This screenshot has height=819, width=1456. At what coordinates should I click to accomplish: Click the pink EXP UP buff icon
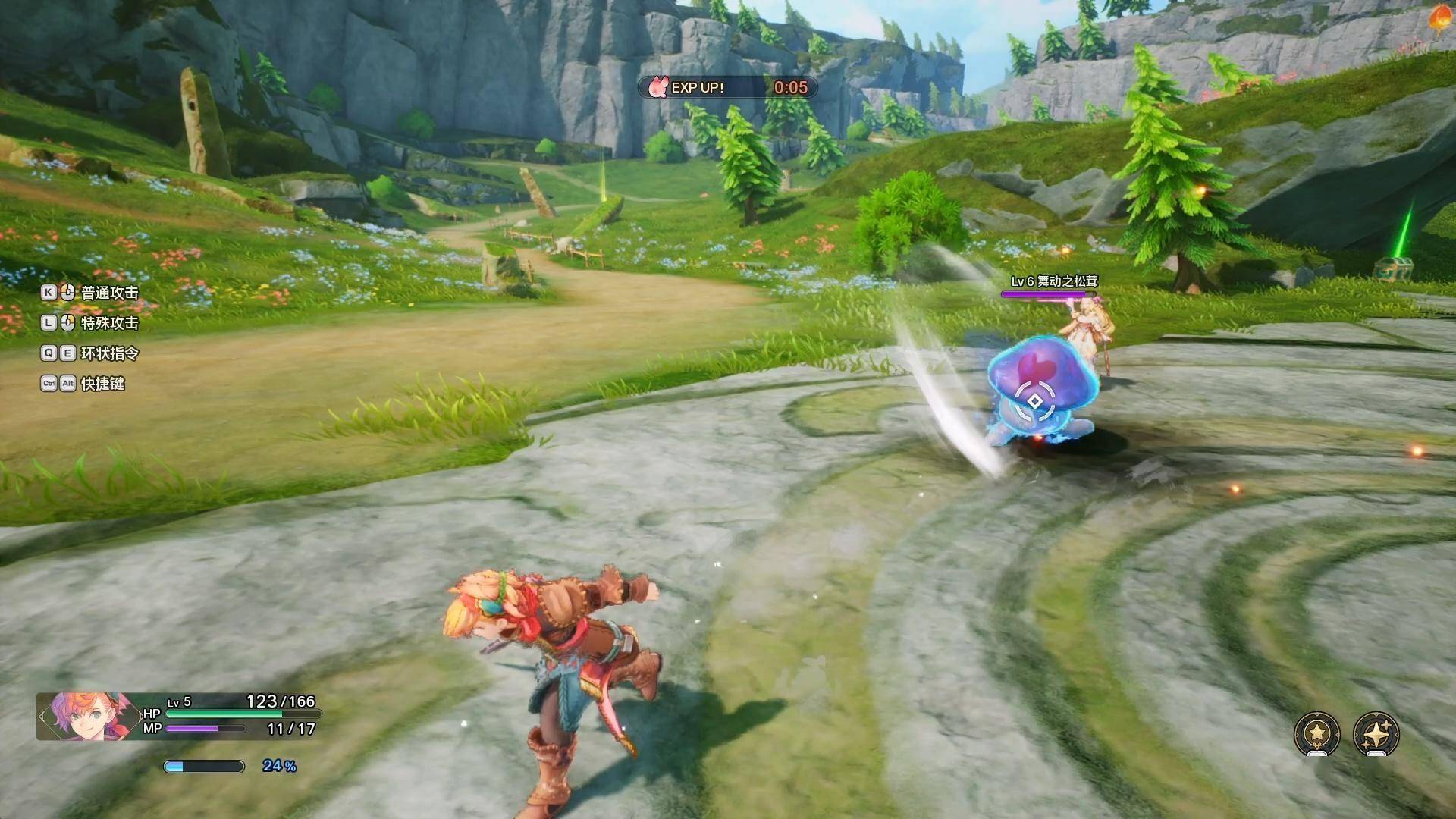[x=658, y=87]
